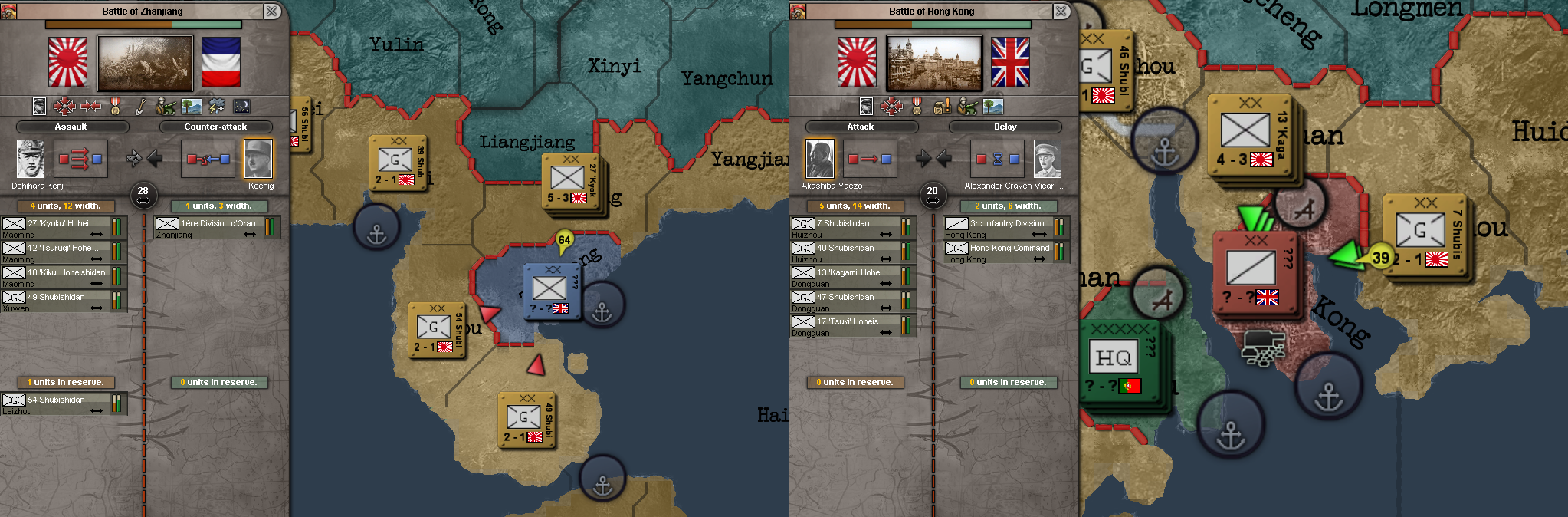Screen dimensions: 1568x517
Task: Close the Battle of Zhanjiang panel
Action: click(271, 11)
